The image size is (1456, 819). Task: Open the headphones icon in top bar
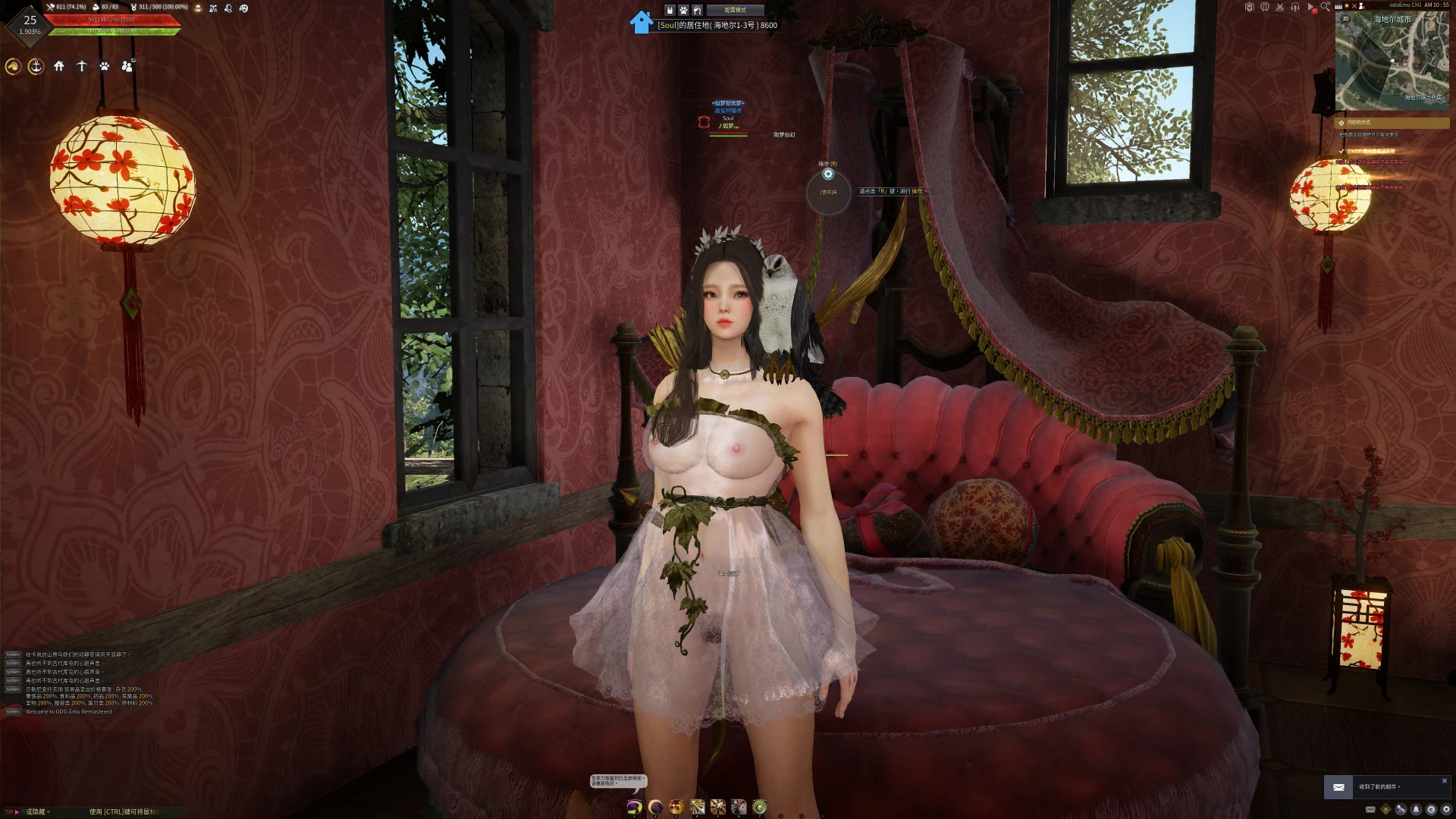(x=1294, y=7)
